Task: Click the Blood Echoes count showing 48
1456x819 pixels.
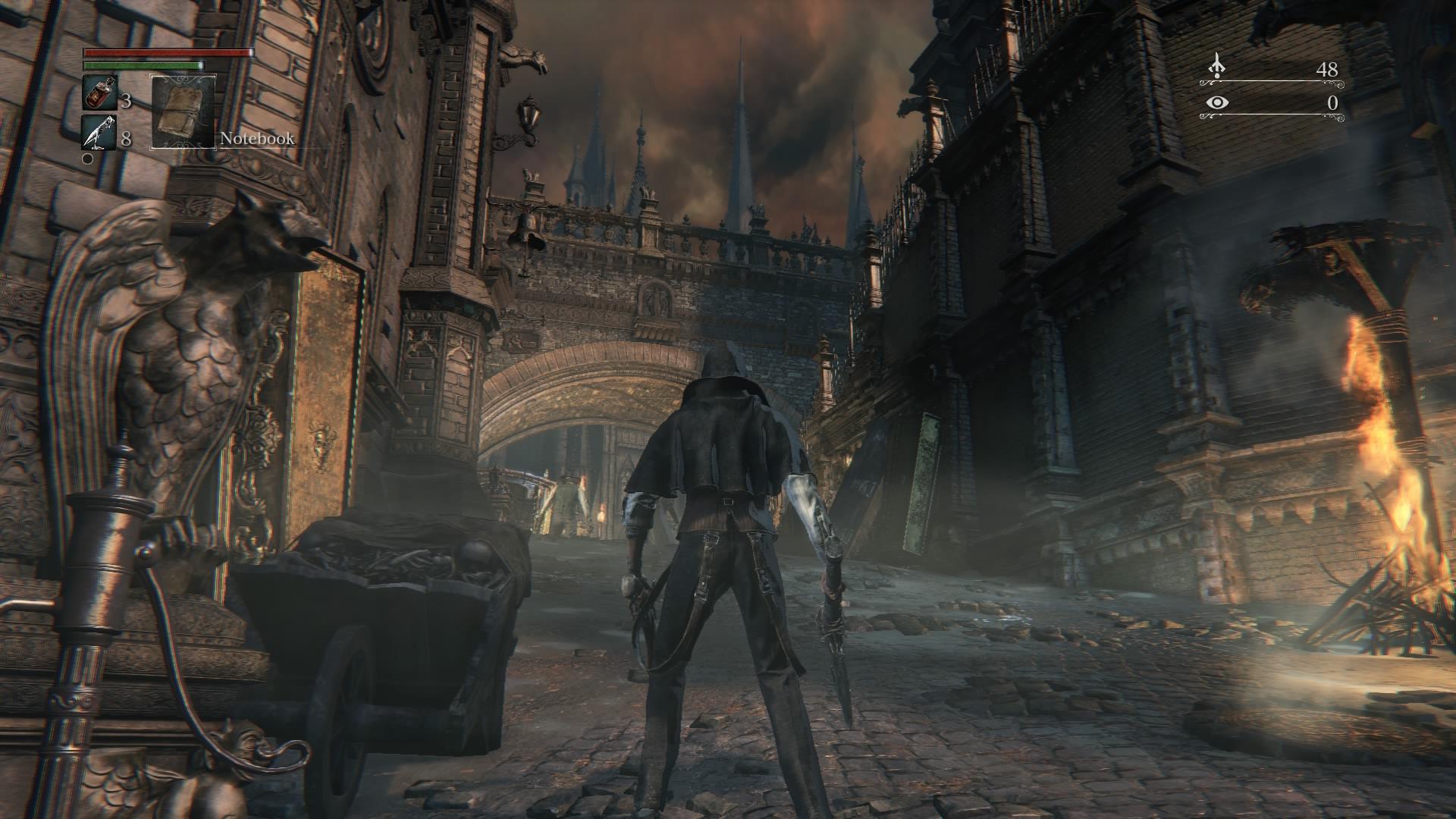Action: pos(1327,68)
